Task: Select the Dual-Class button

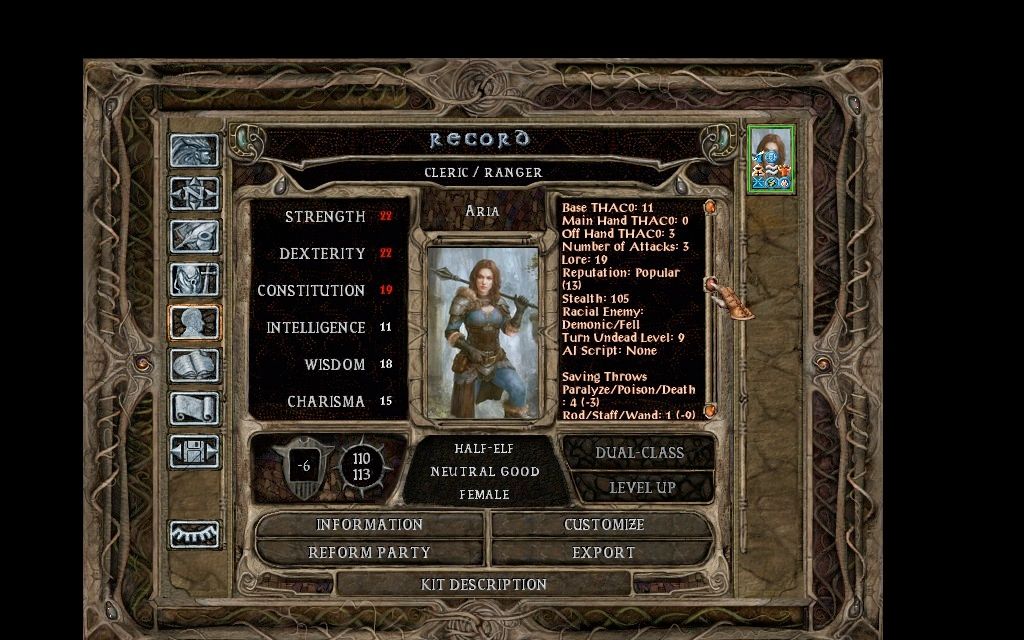Action: pyautogui.click(x=639, y=453)
